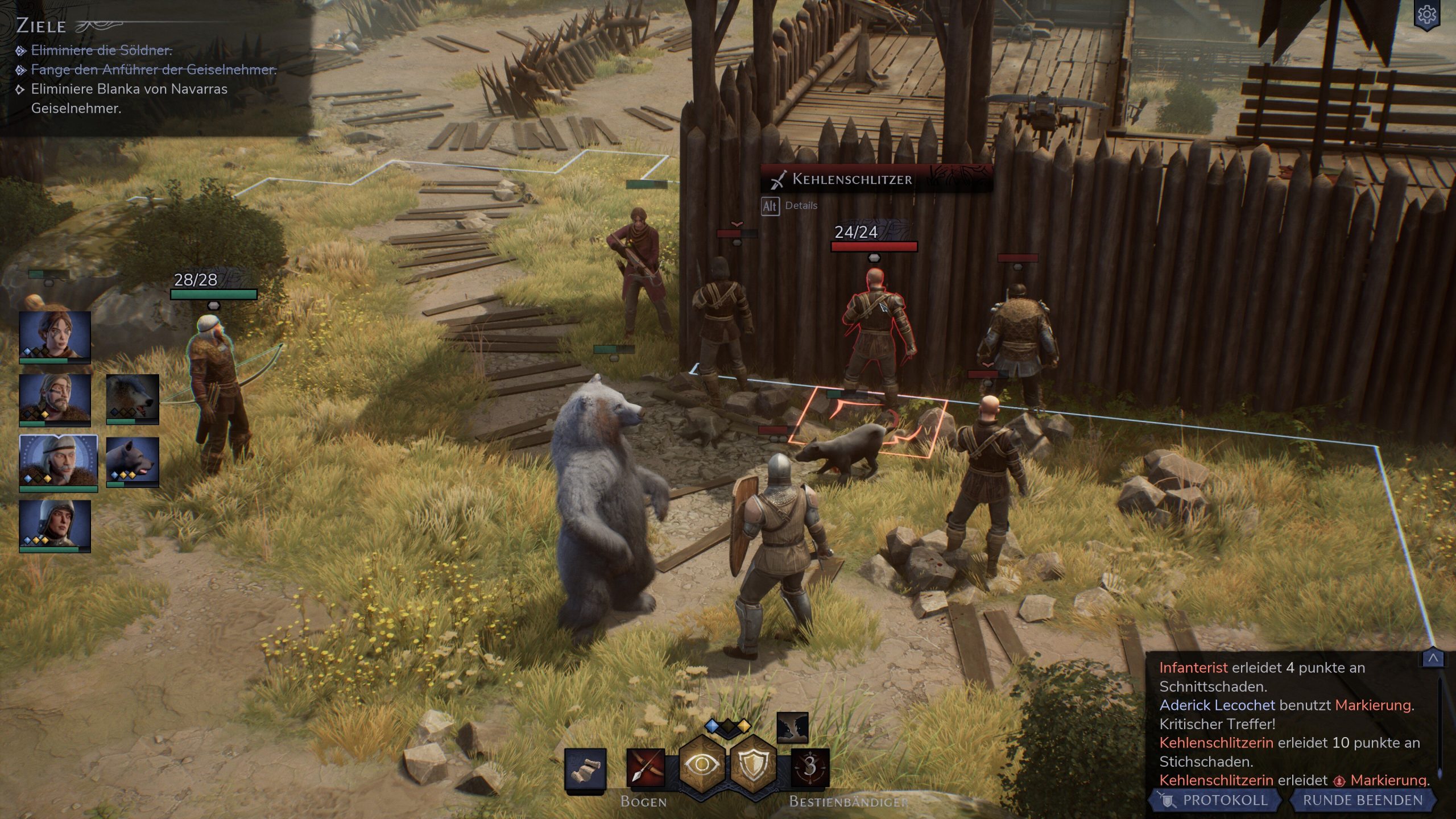Screen dimensions: 1456x819
Task: Select the bear companion portrait
Action: pos(133,398)
